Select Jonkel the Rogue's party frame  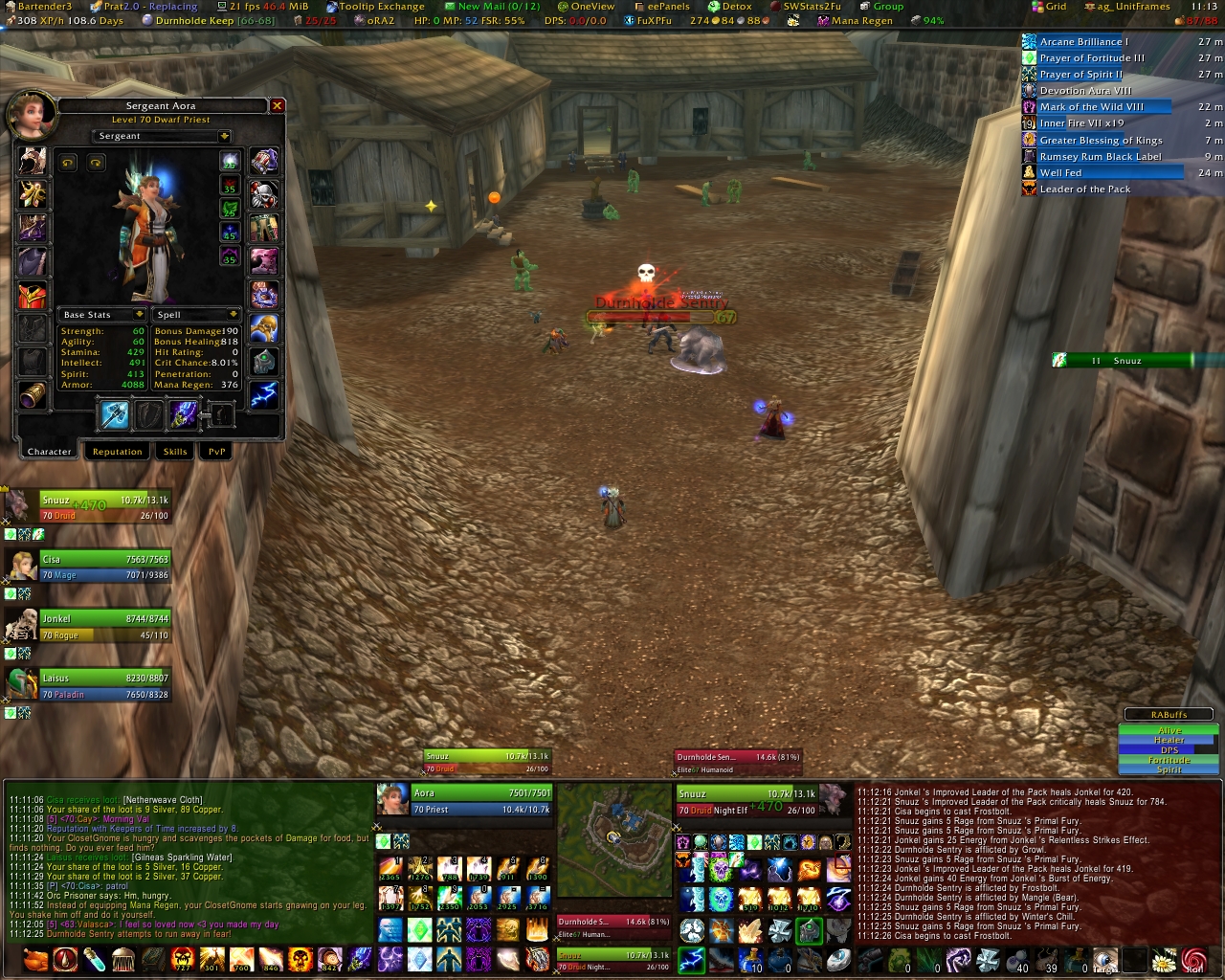103,626
